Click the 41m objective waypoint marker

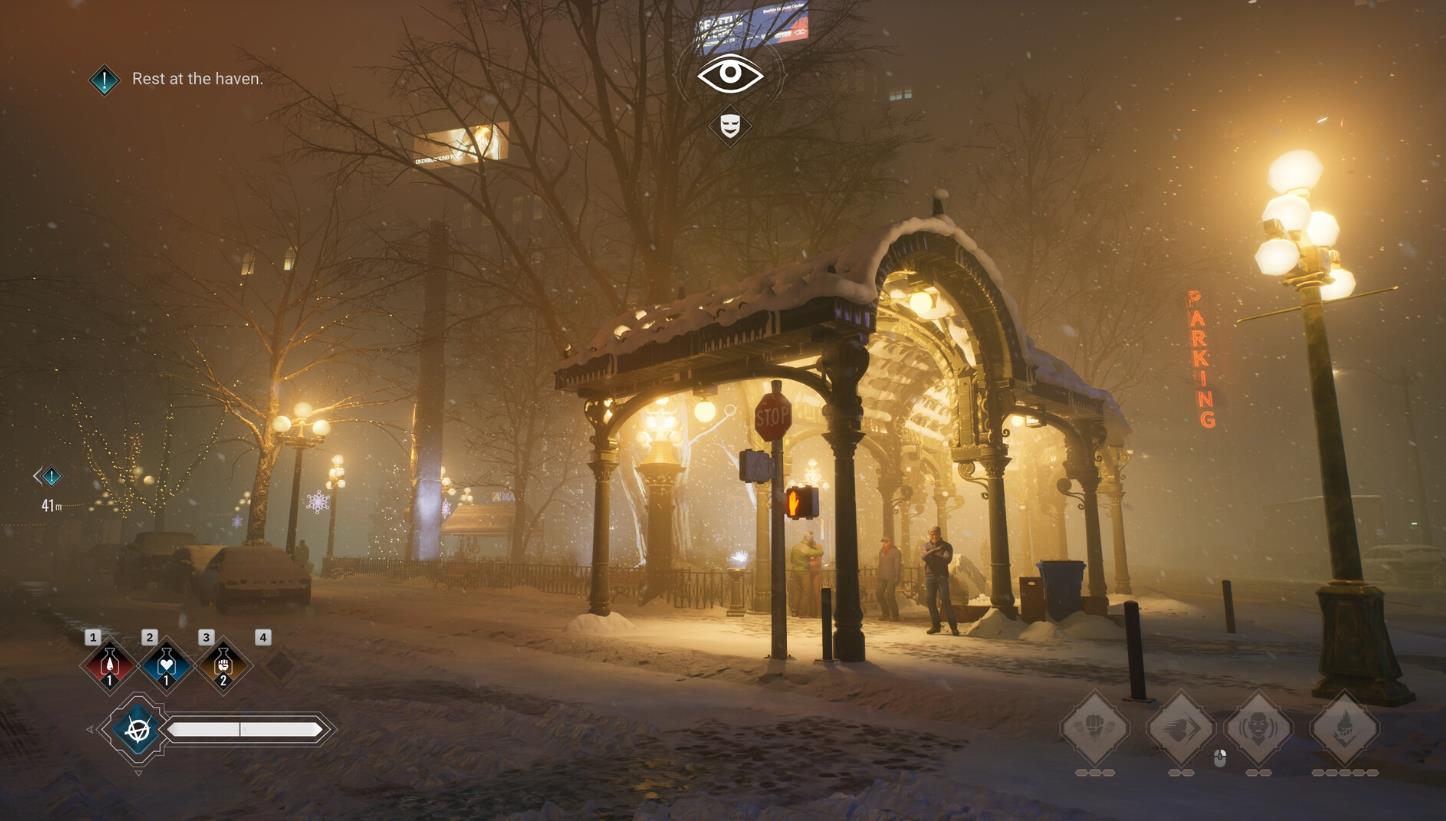coord(50,477)
